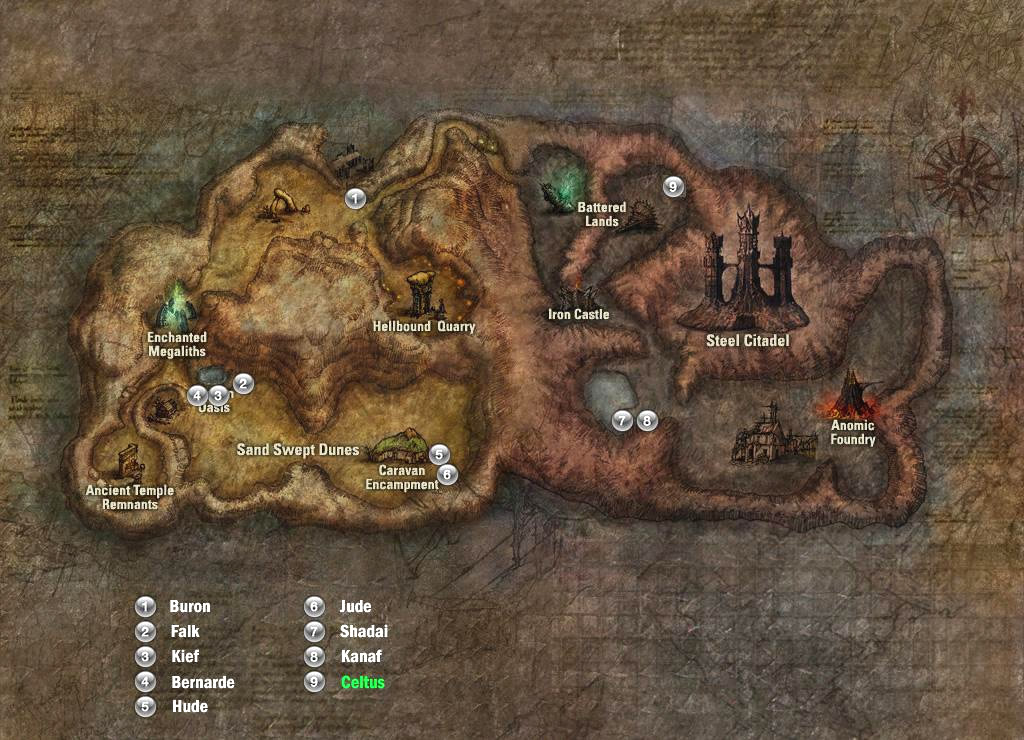1024x740 pixels.
Task: Choose the Hellbound Quarry location label
Action: [x=424, y=326]
